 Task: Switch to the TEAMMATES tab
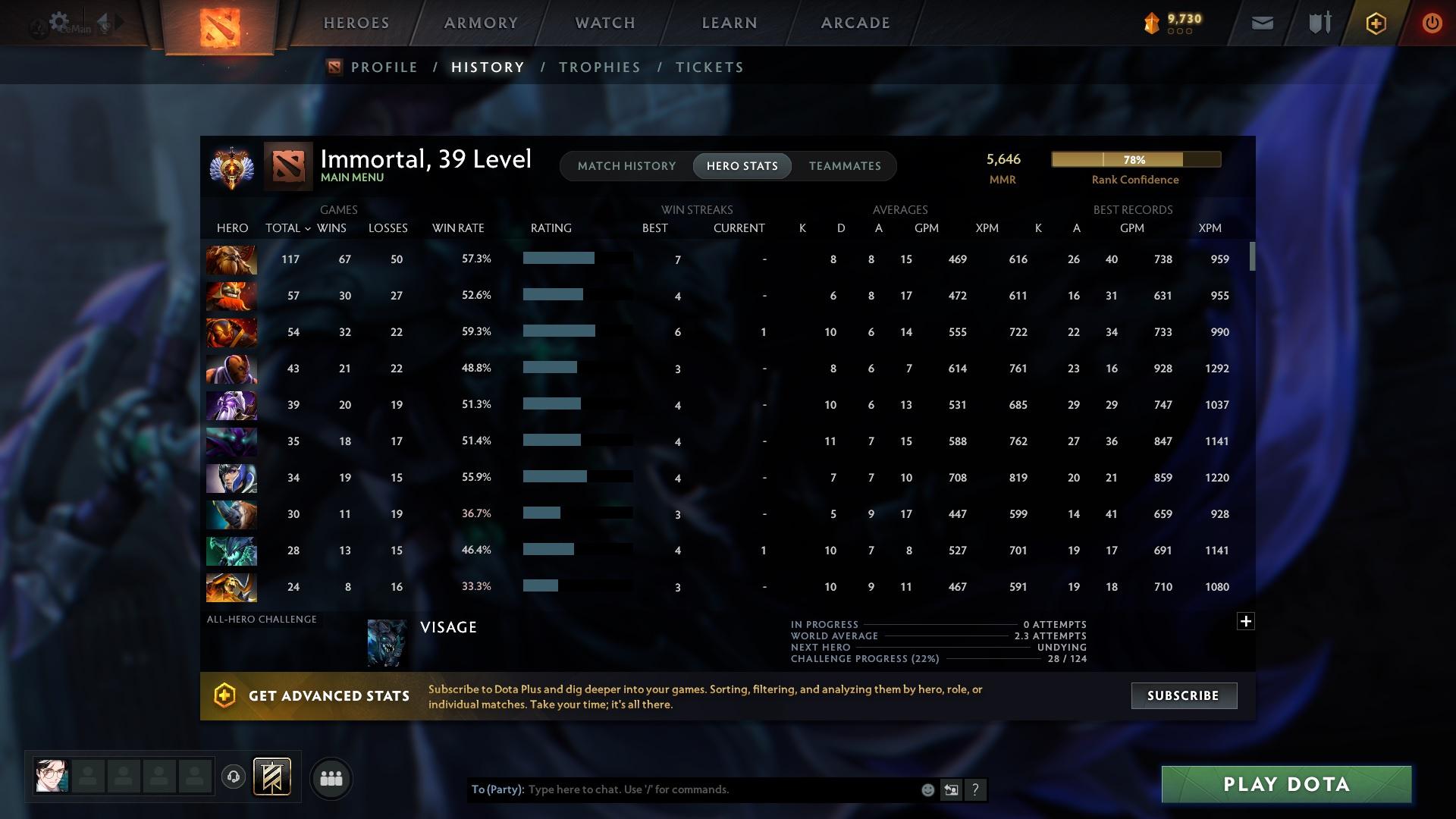pyautogui.click(x=845, y=166)
